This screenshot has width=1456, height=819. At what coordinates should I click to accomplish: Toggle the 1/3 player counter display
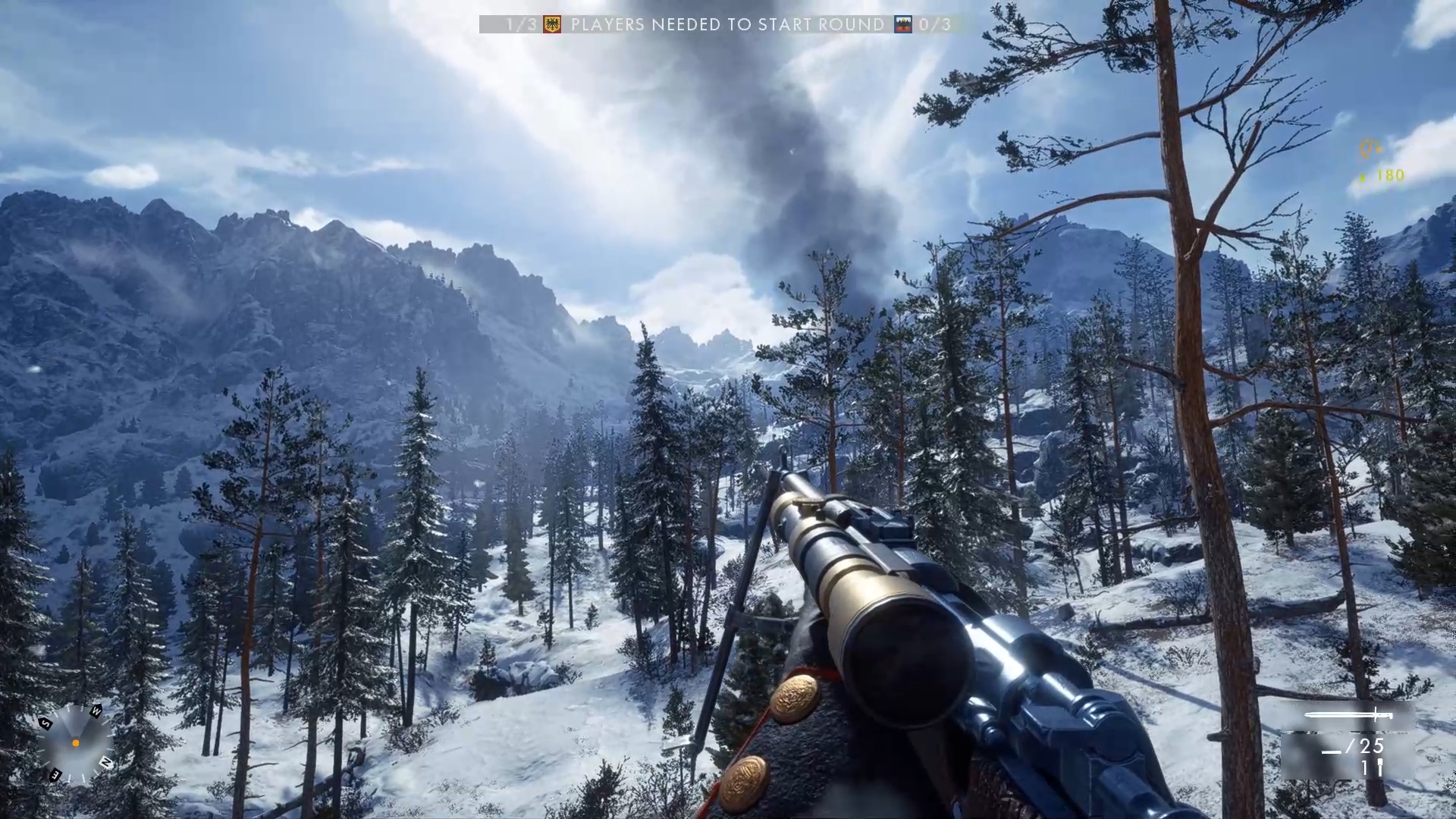520,24
